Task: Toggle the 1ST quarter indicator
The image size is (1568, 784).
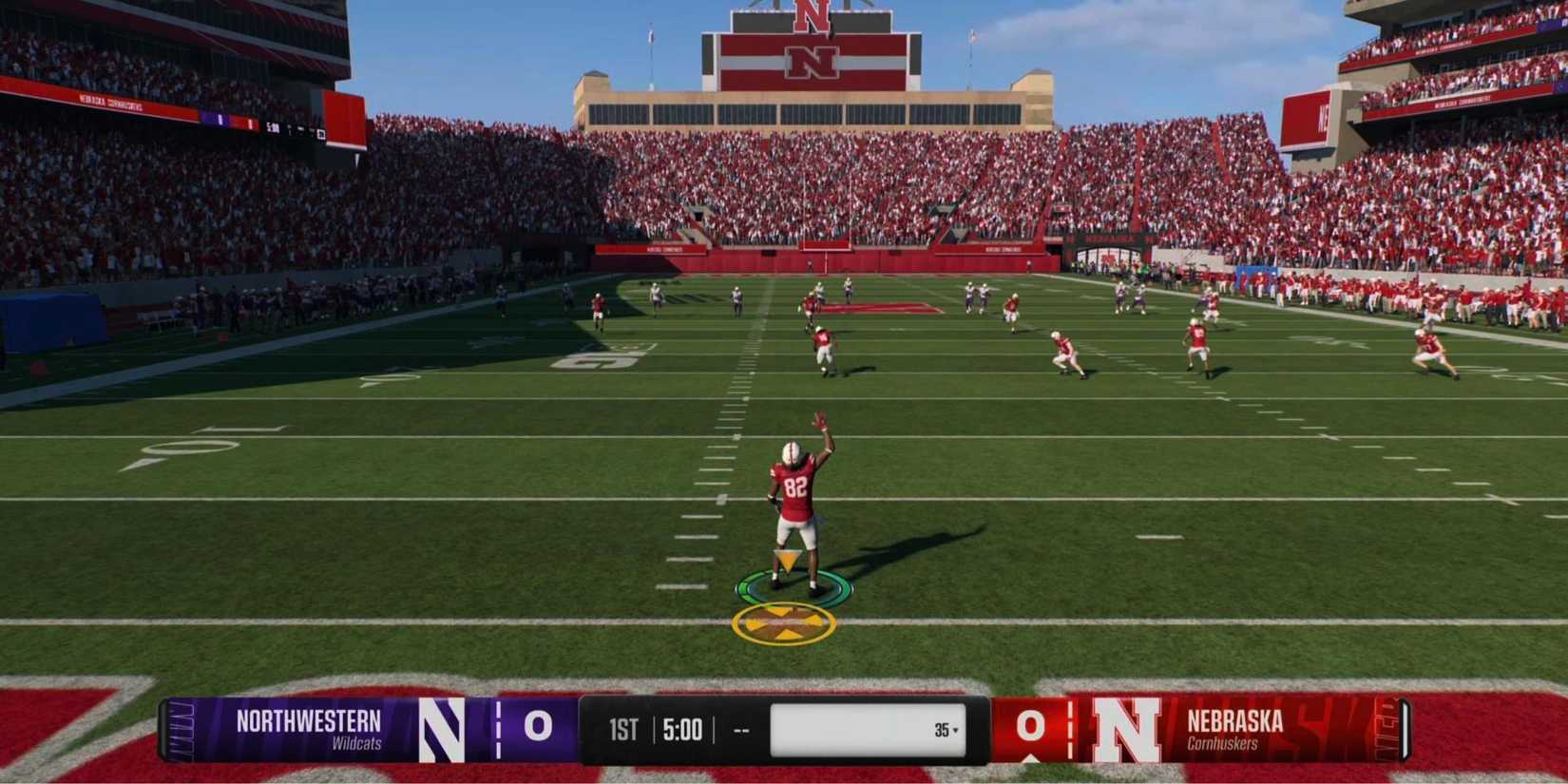Action: (x=621, y=730)
